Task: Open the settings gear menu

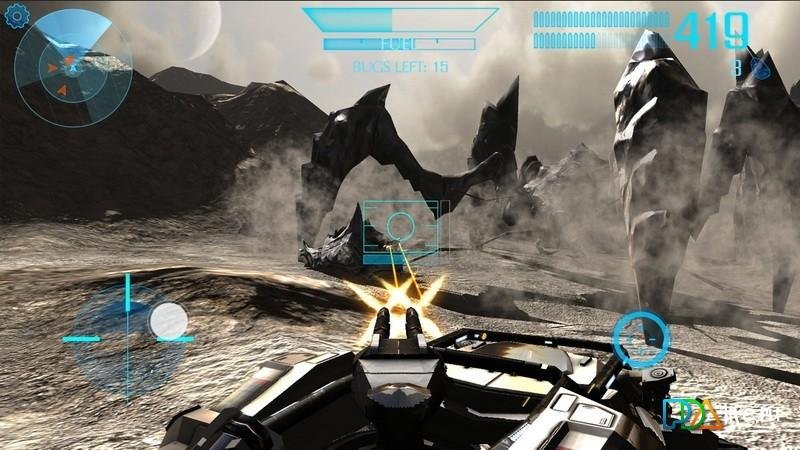Action: click(16, 17)
